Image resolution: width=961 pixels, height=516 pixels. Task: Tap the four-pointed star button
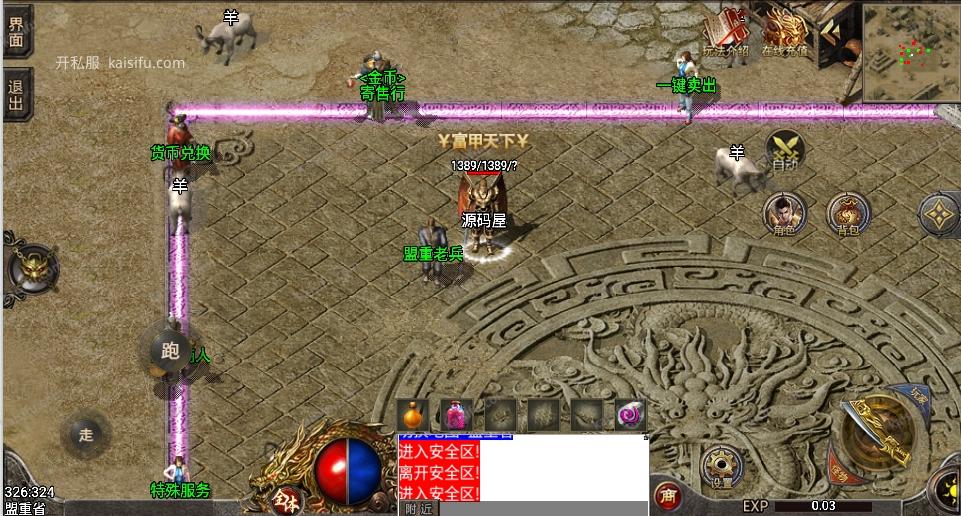(x=940, y=213)
